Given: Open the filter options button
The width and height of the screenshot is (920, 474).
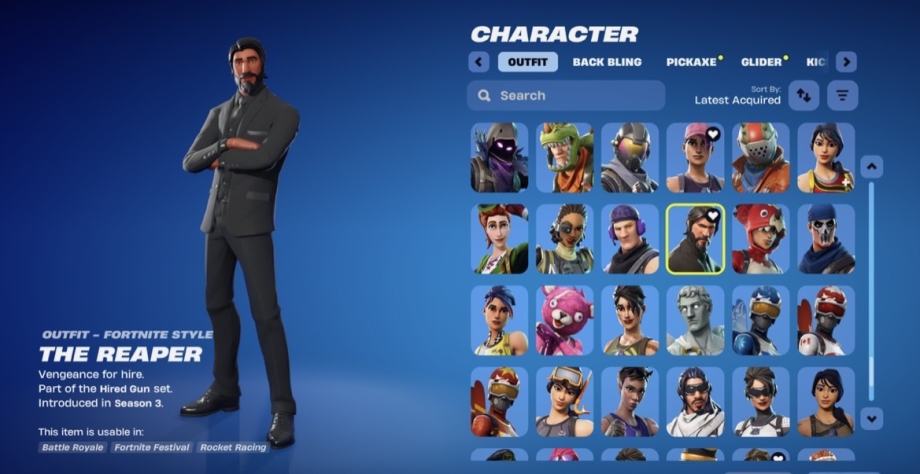Looking at the screenshot, I should click(x=843, y=95).
